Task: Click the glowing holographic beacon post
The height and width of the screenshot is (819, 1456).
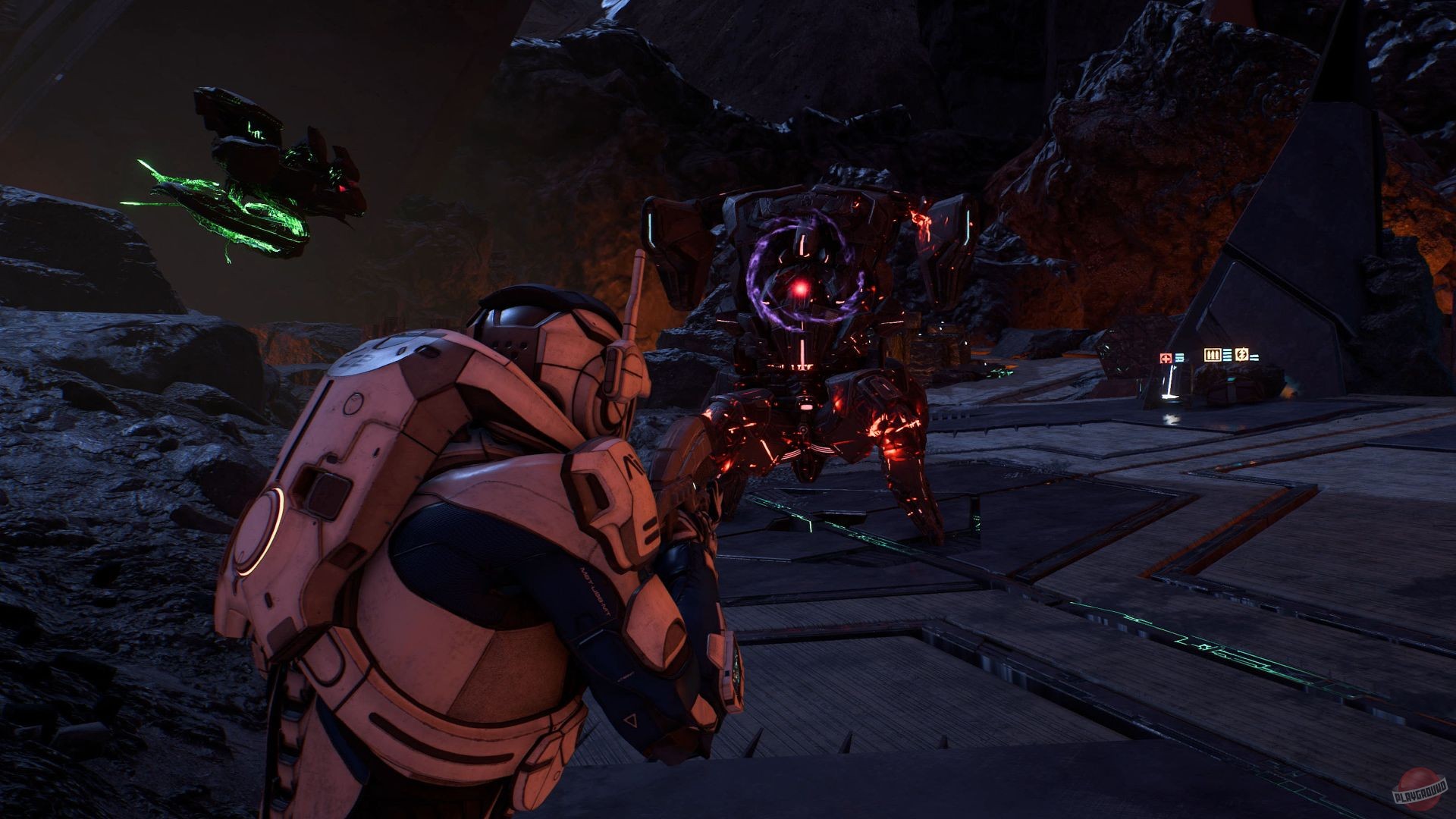Action: click(1171, 380)
